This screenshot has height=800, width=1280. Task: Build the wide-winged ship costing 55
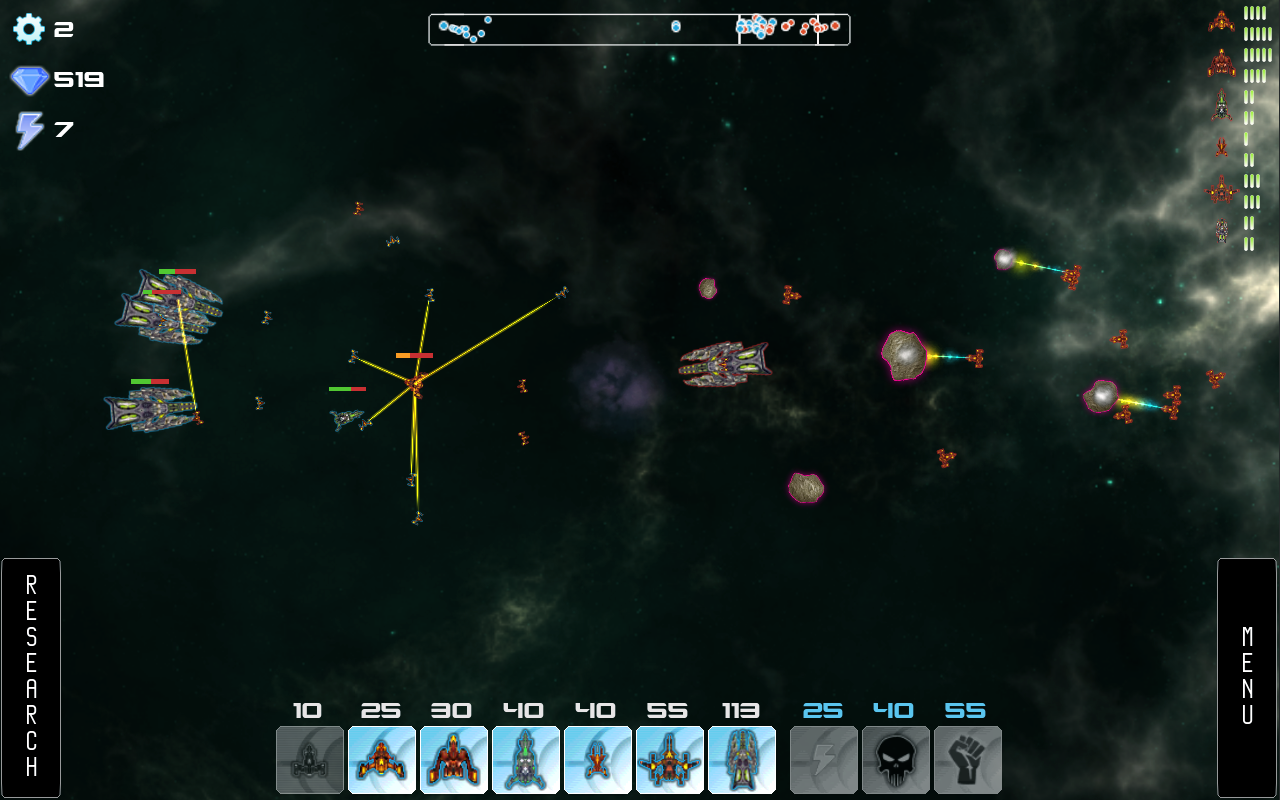670,760
